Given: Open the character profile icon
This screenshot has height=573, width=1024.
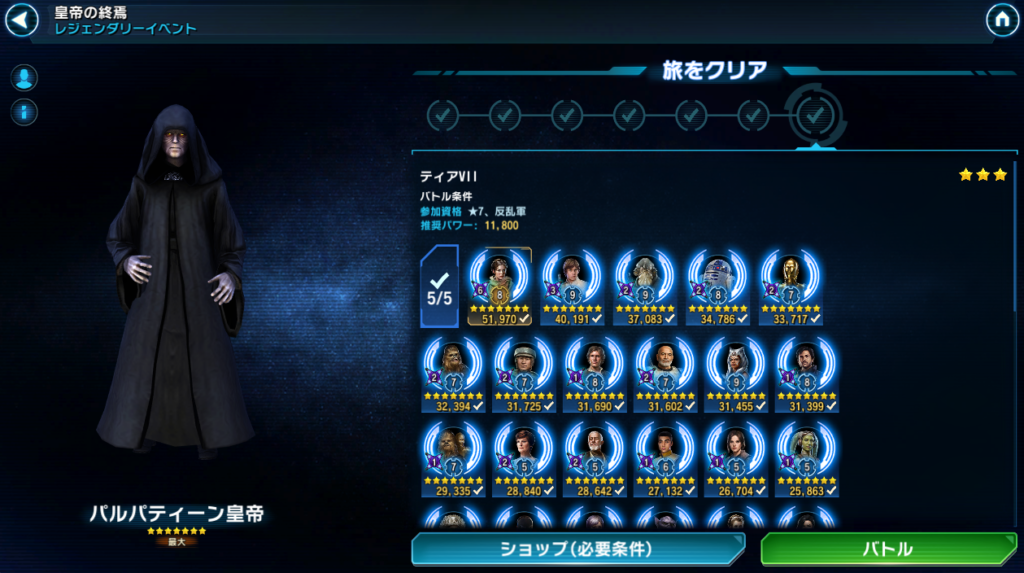Looking at the screenshot, I should click(24, 77).
